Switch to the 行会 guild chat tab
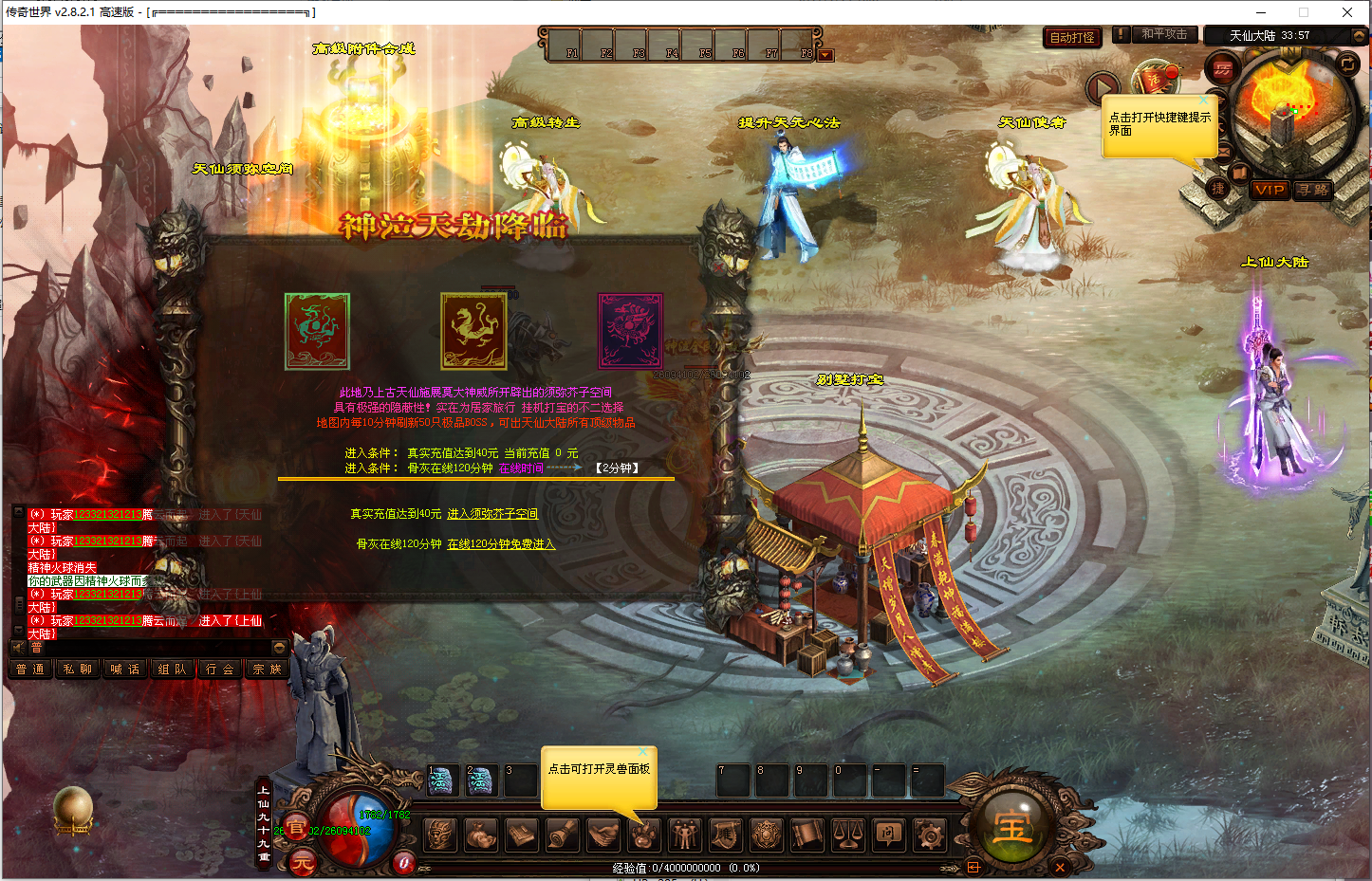 pyautogui.click(x=219, y=670)
